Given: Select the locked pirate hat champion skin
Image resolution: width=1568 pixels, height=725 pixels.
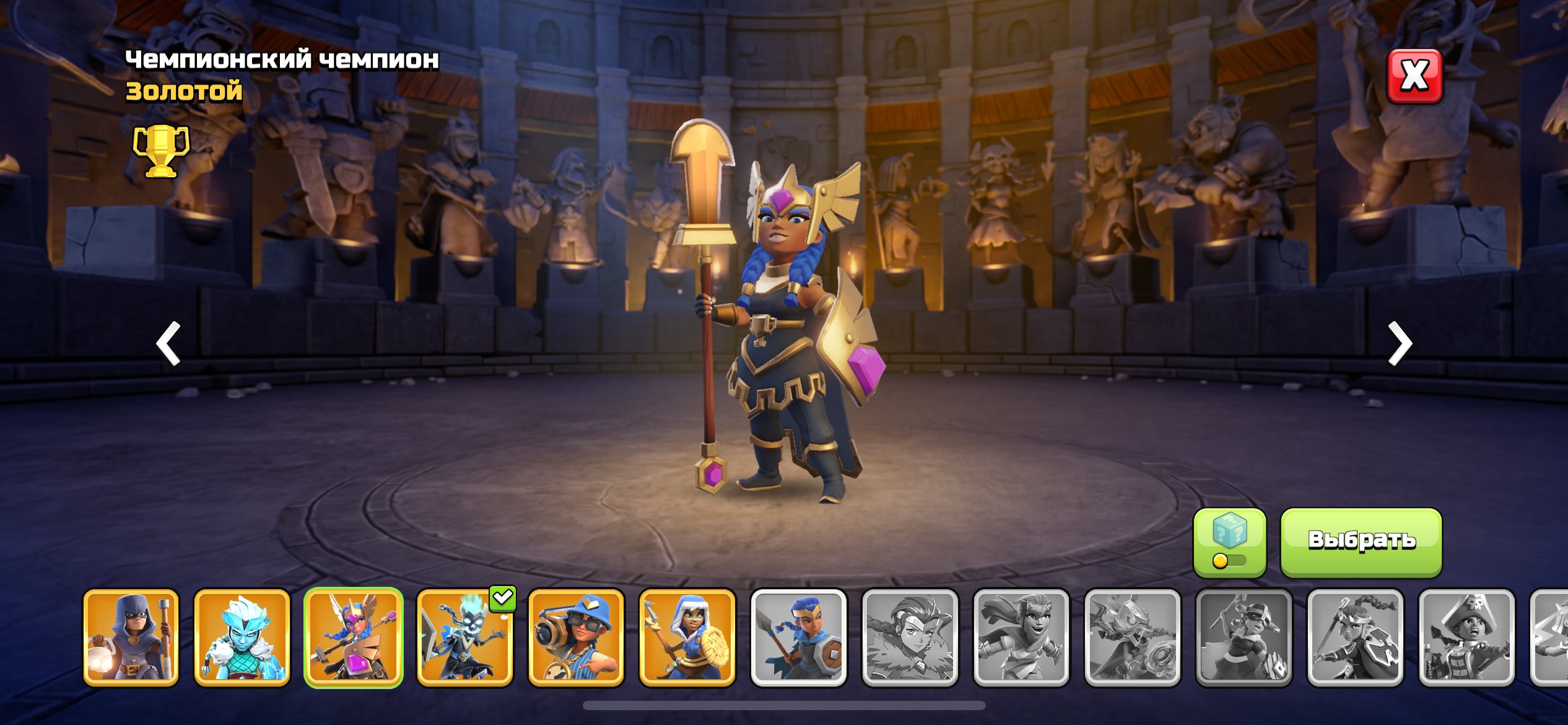Looking at the screenshot, I should pos(1466,638).
